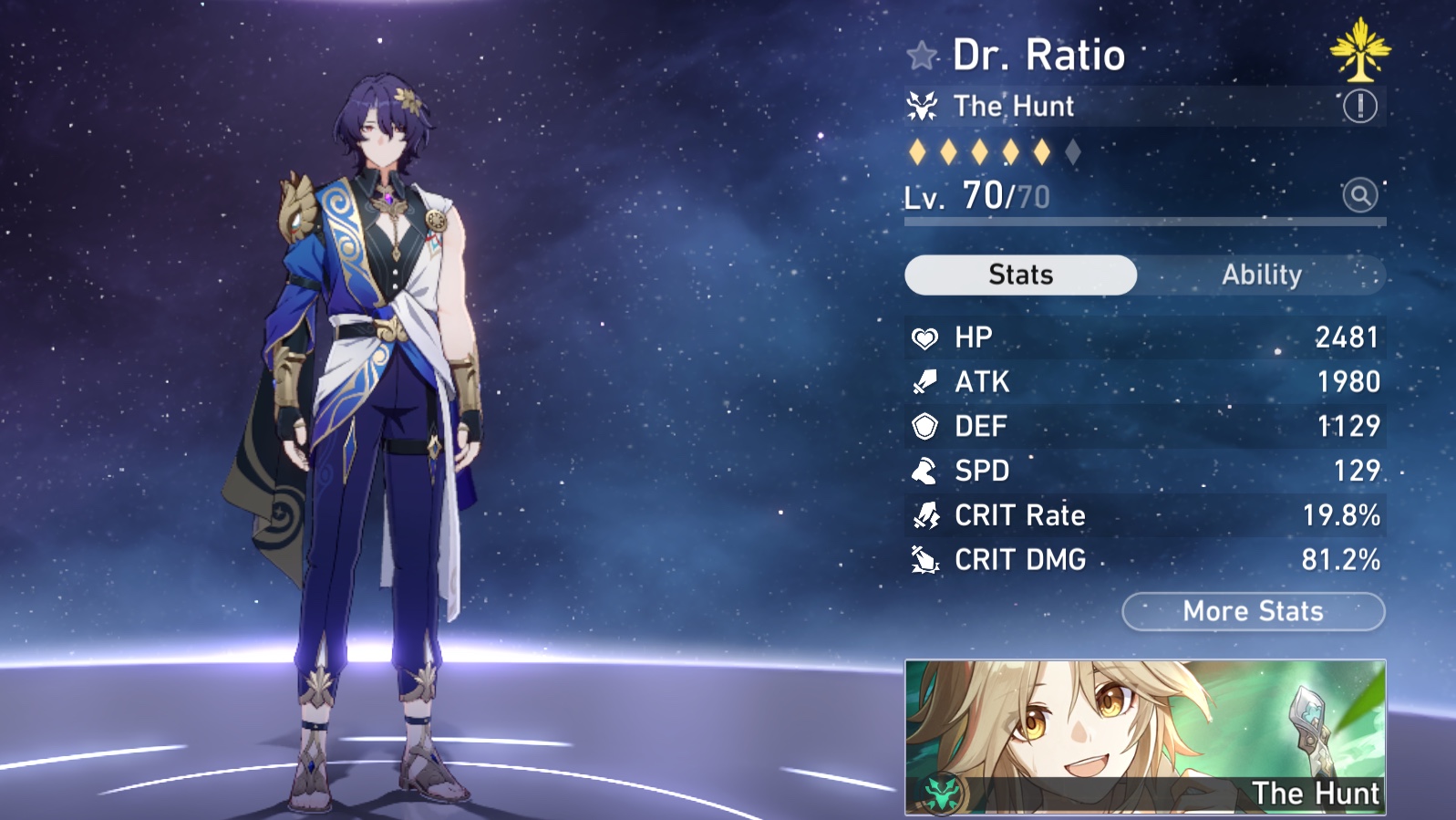Select The Hunt path icon
1456x820 pixels.
click(924, 106)
